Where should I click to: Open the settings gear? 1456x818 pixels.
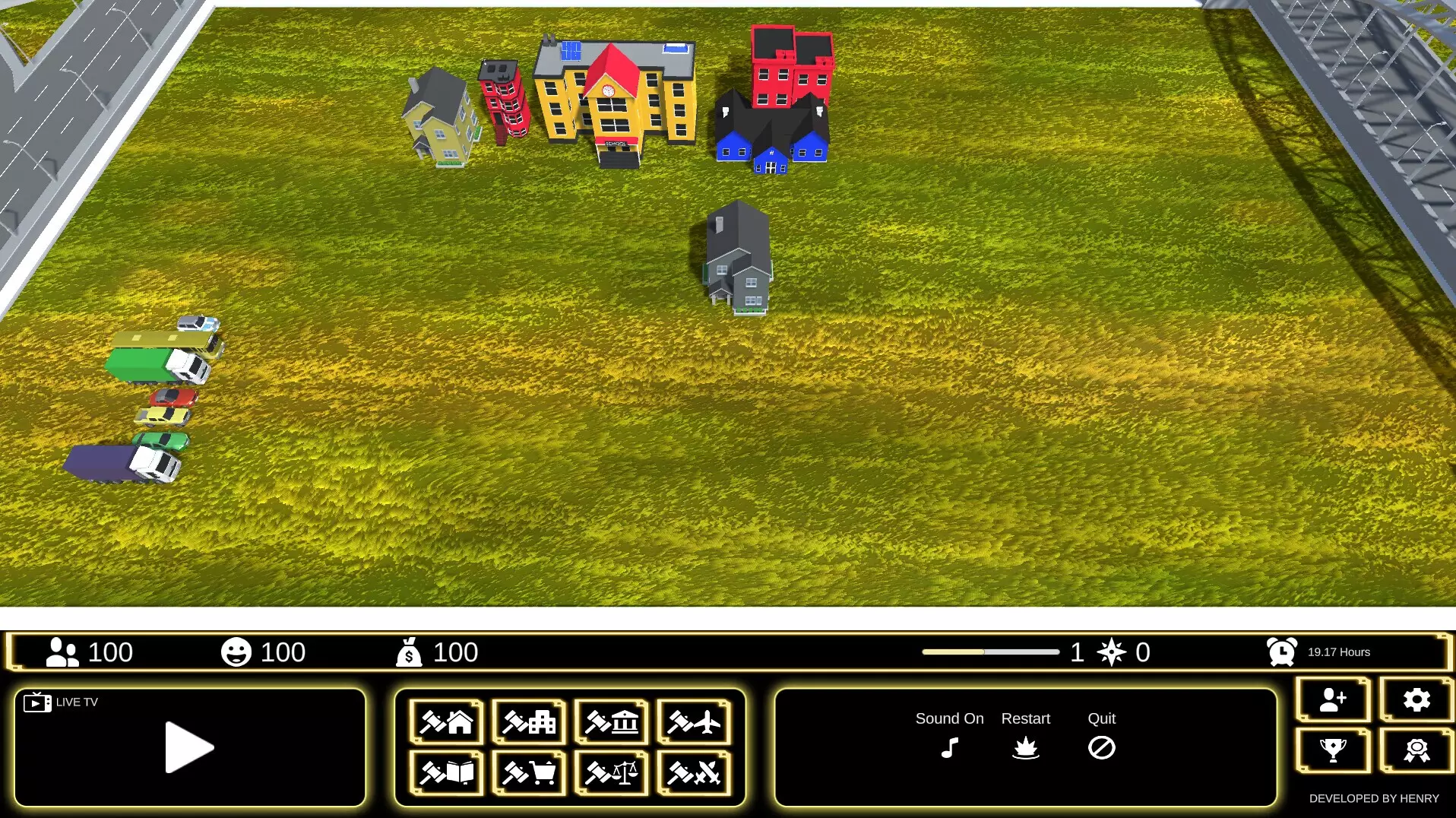click(1415, 699)
